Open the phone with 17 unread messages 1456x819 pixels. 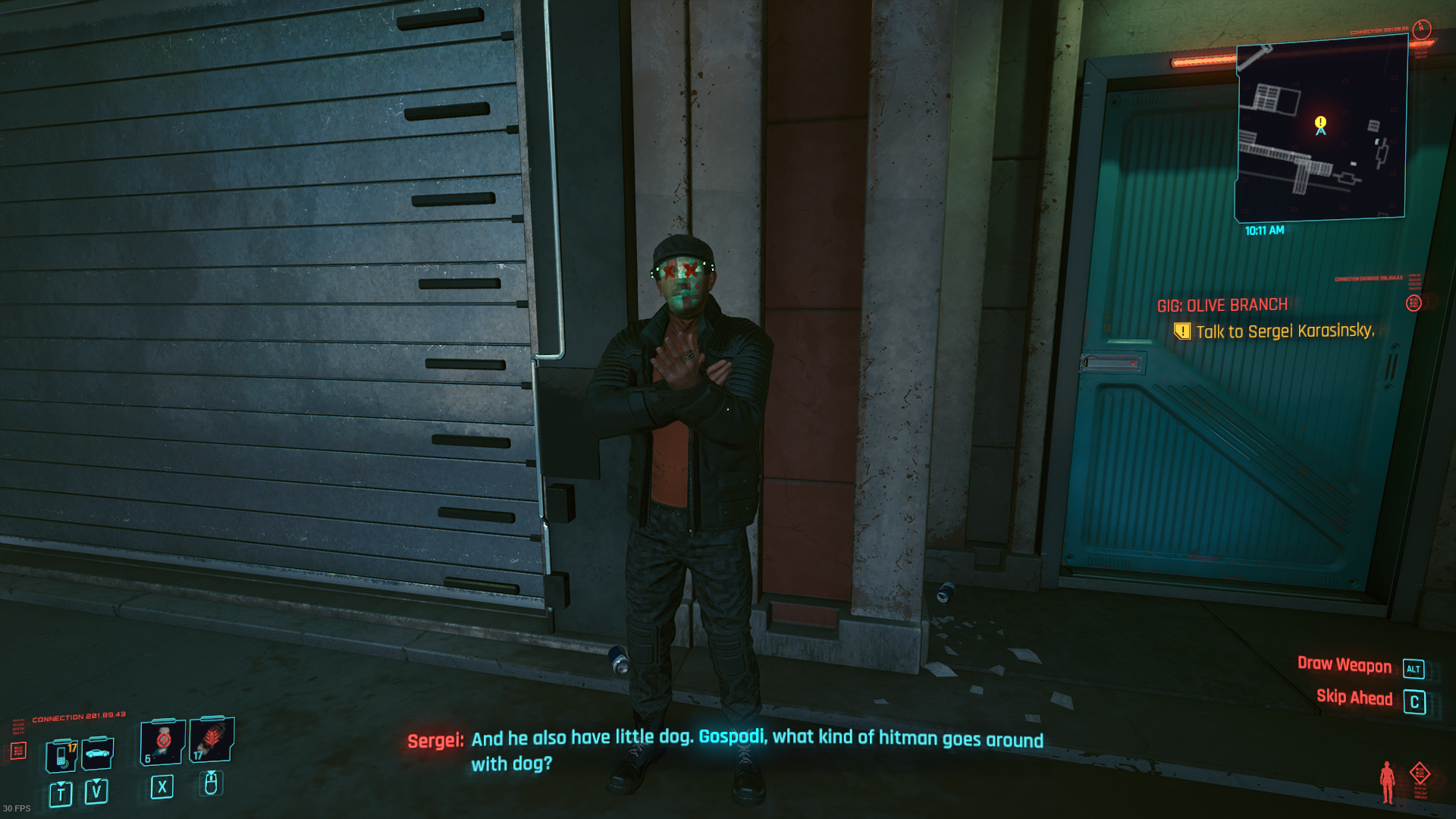click(61, 755)
